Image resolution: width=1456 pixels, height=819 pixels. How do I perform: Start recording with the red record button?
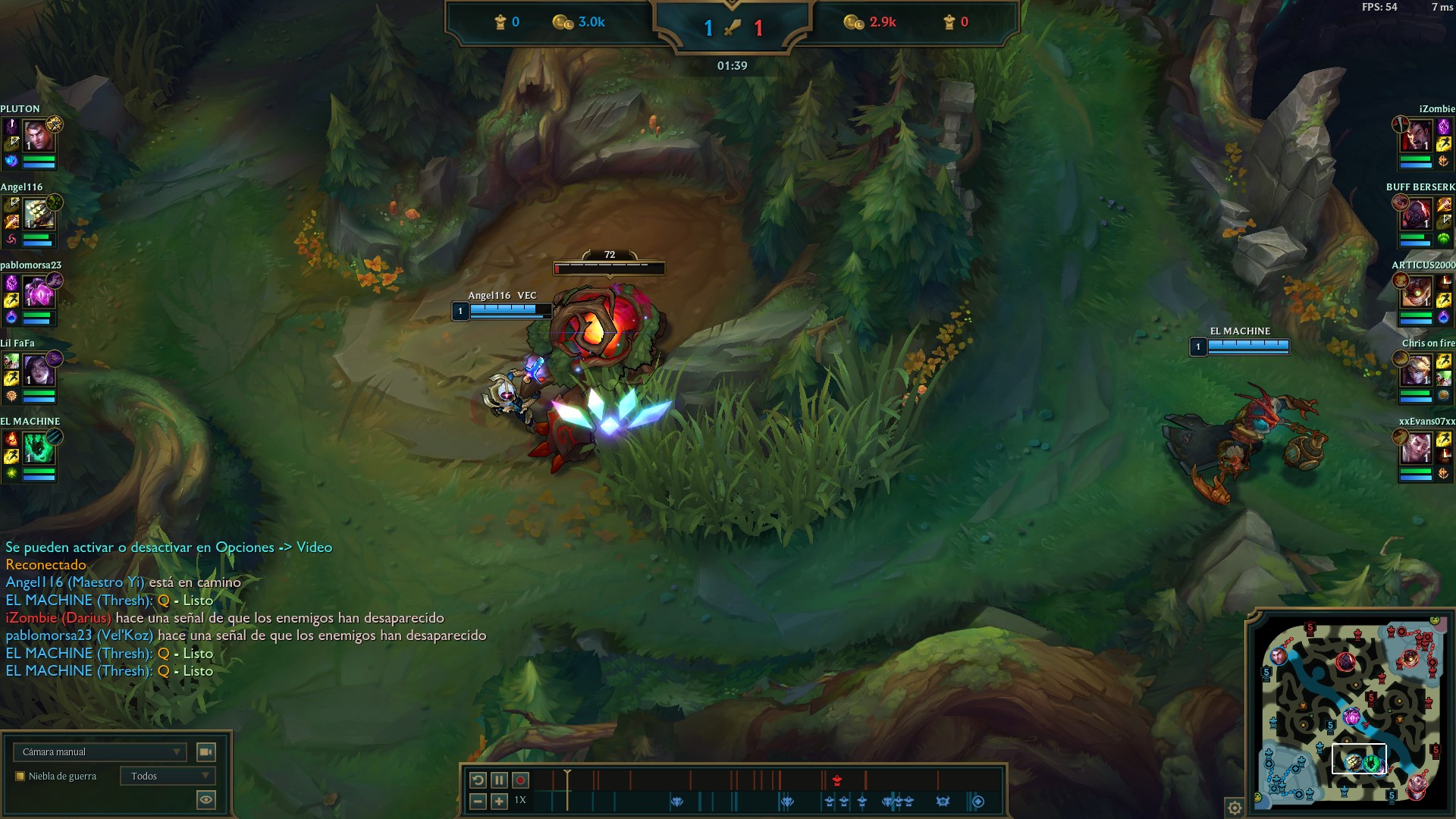click(520, 780)
